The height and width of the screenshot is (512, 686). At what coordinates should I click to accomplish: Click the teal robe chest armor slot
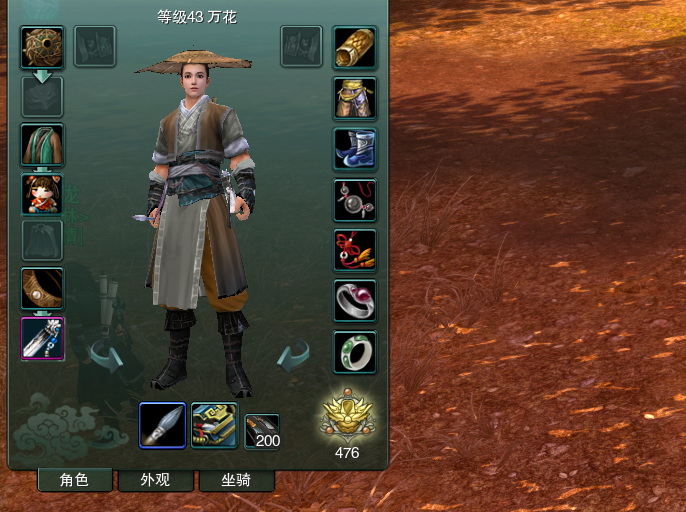click(42, 145)
